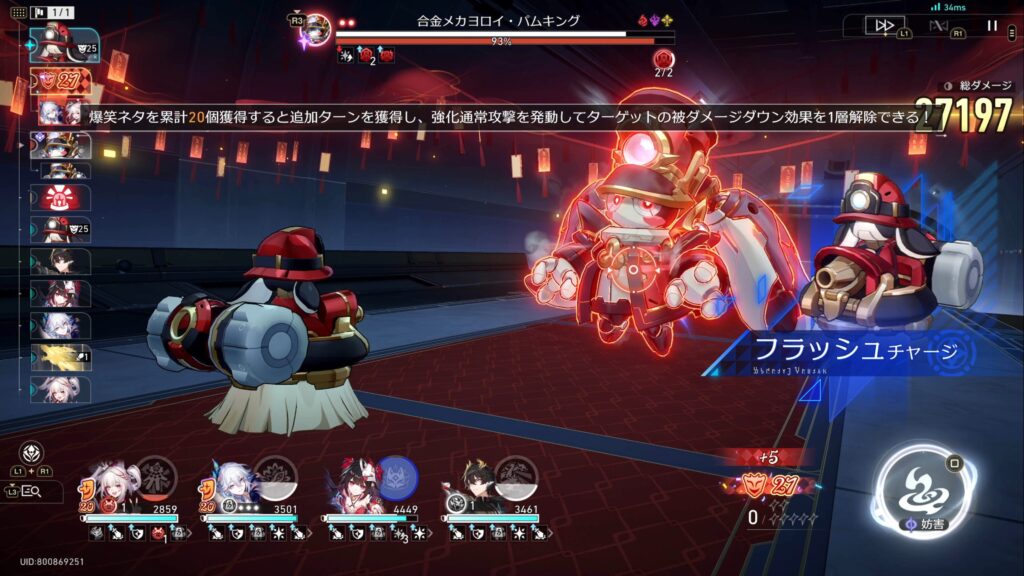Expand the white-haired girl's buff icon row
The image size is (1024, 576).
tap(130, 534)
